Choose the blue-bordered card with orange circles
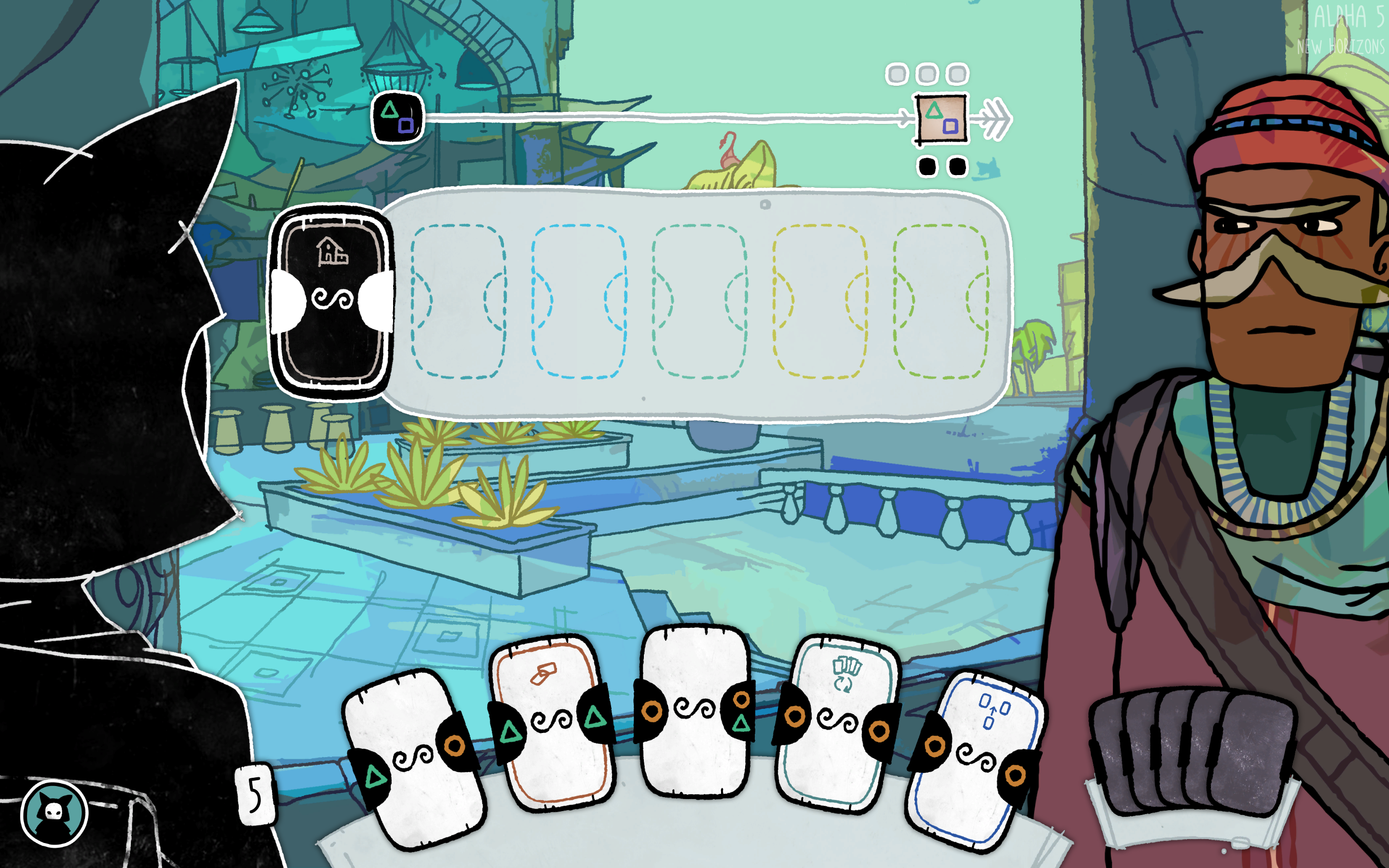This screenshot has width=1389, height=868. pos(976,758)
